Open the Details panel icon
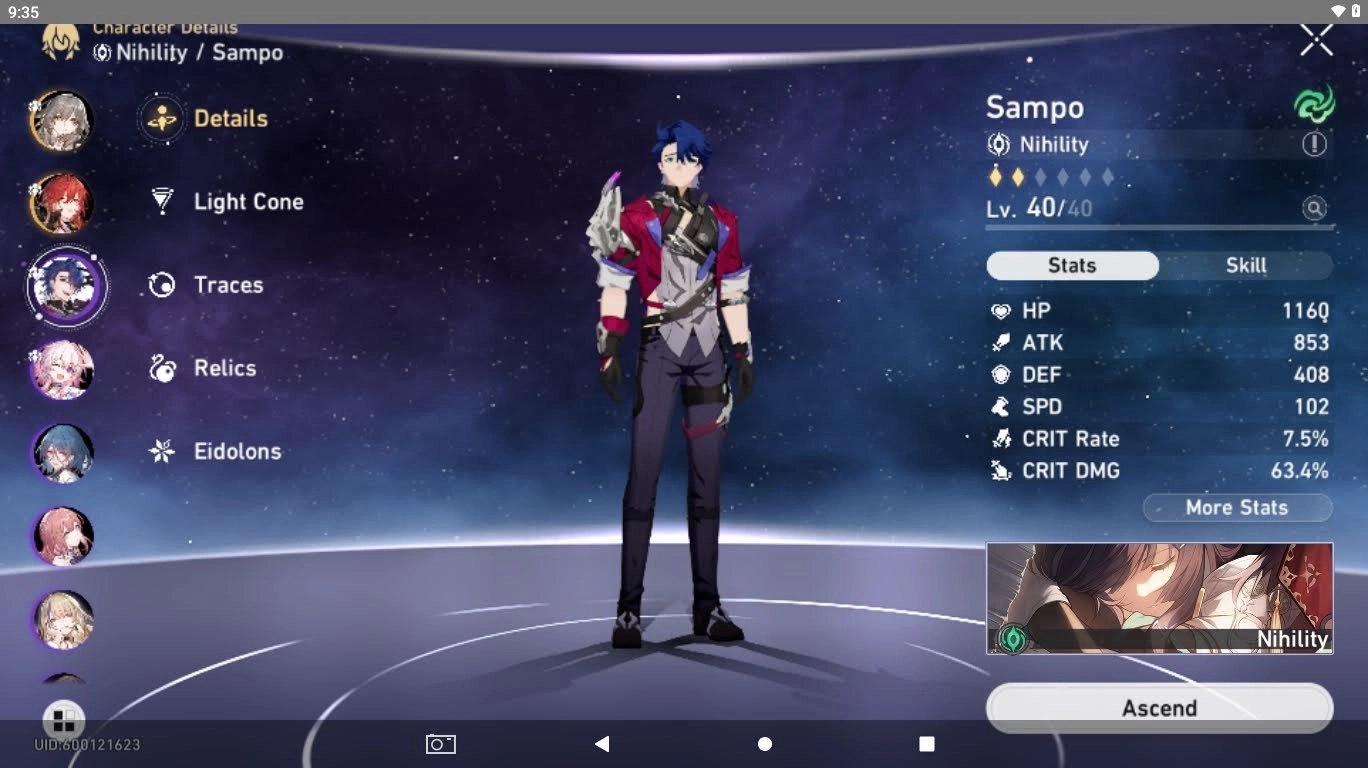The image size is (1368, 768). point(161,118)
